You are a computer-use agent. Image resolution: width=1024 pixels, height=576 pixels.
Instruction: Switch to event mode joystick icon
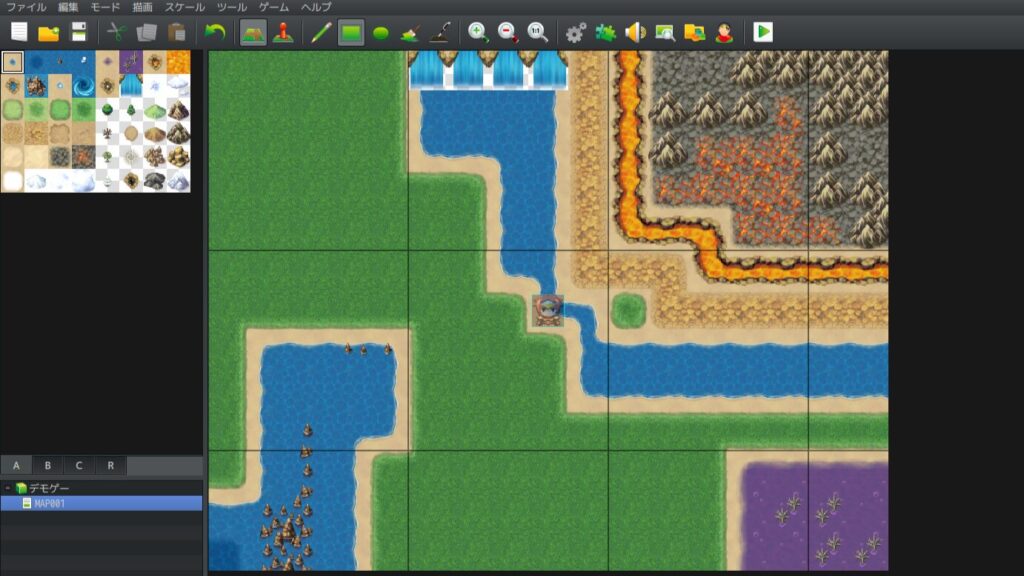283,32
